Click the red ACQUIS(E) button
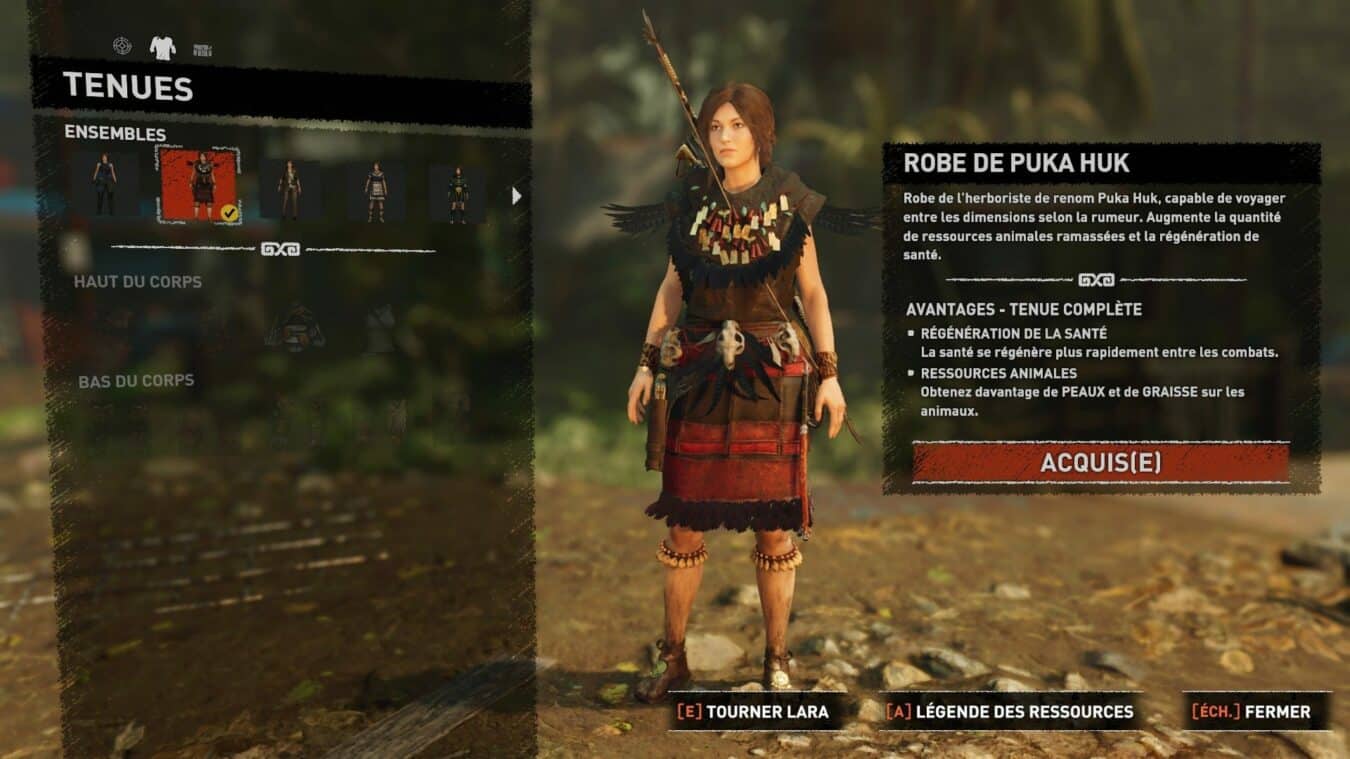The height and width of the screenshot is (759, 1350). (x=1100, y=462)
